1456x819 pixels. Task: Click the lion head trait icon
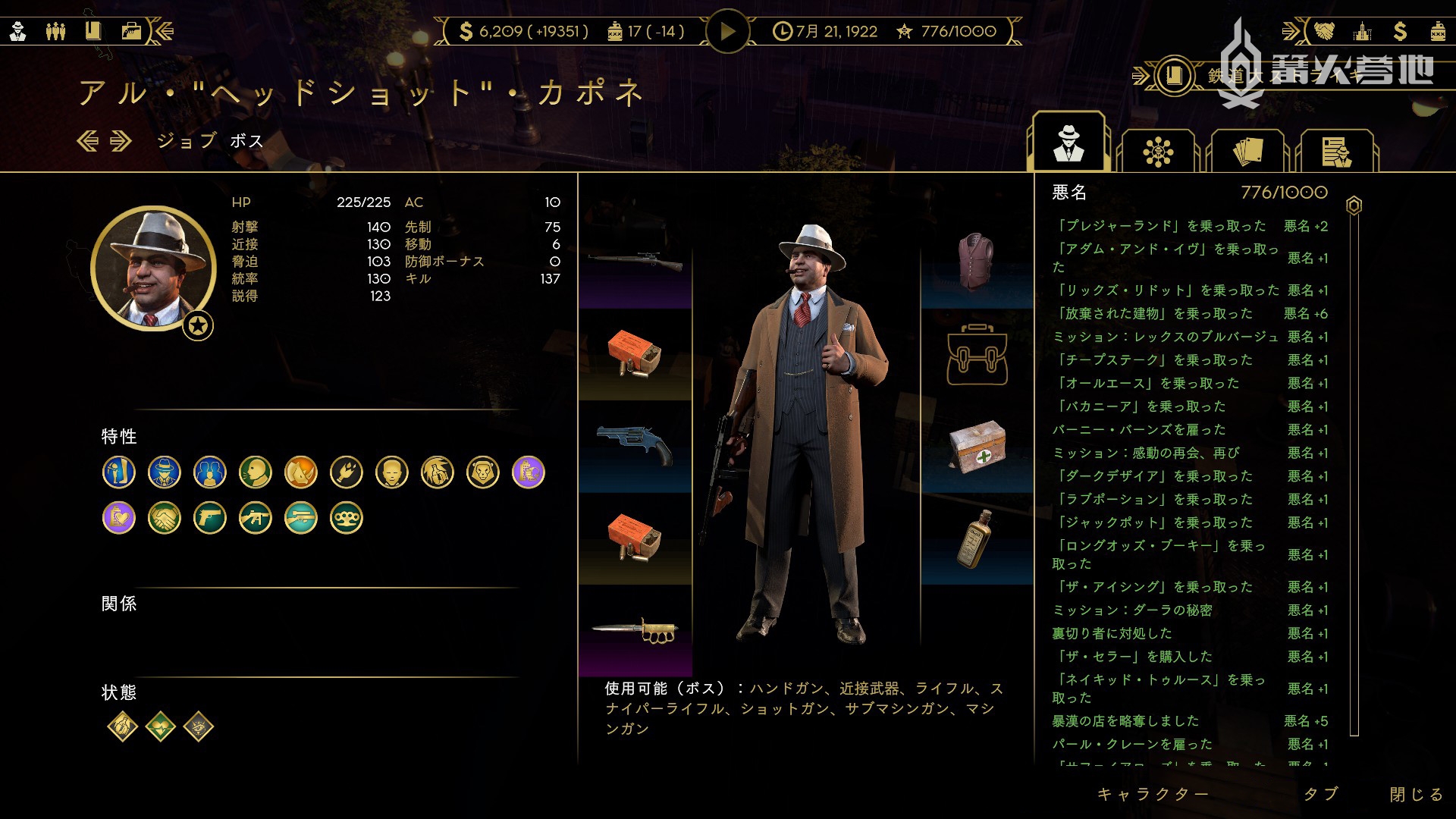pos(483,472)
